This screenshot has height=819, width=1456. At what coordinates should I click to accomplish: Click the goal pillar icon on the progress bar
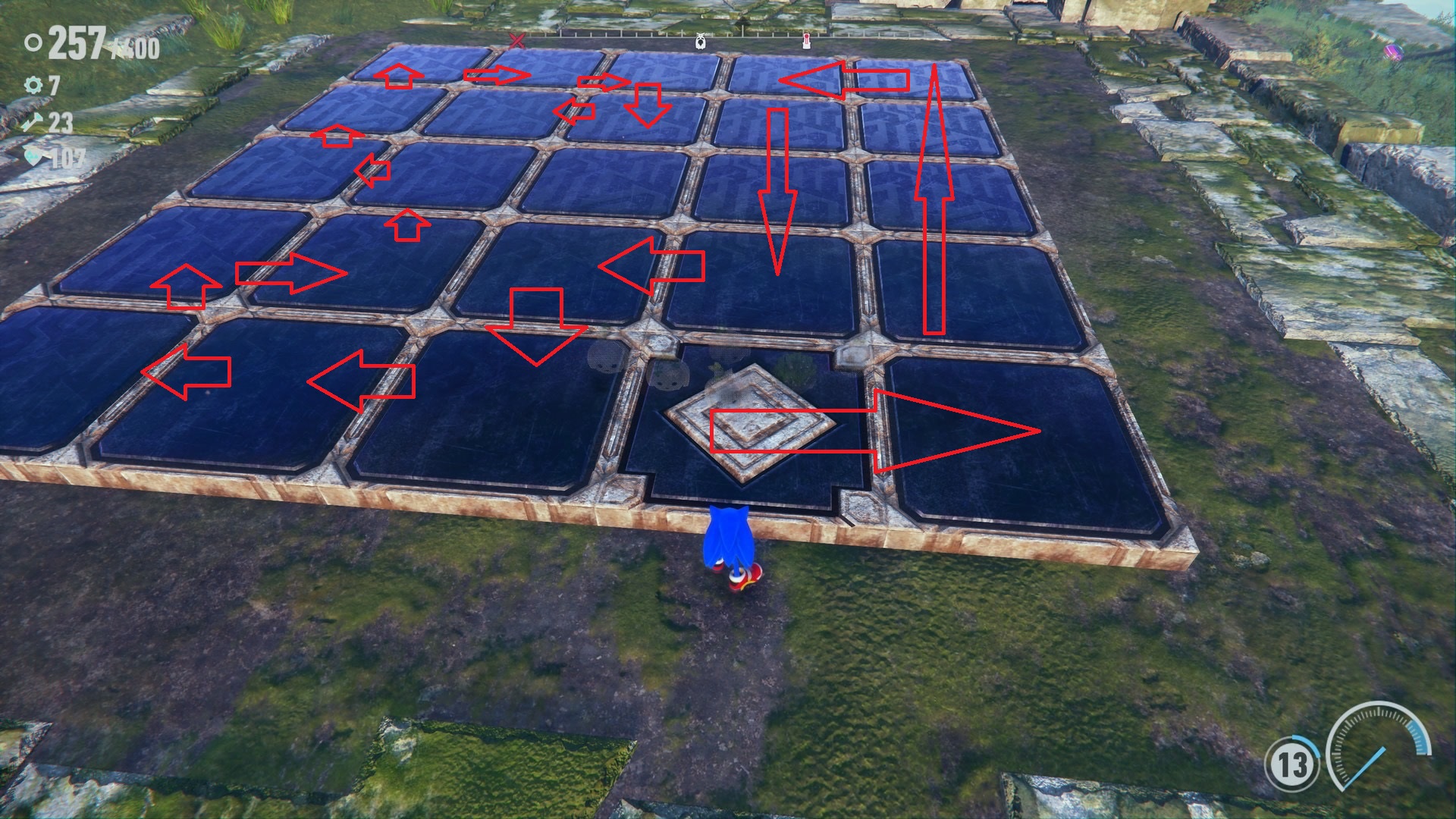click(x=806, y=42)
